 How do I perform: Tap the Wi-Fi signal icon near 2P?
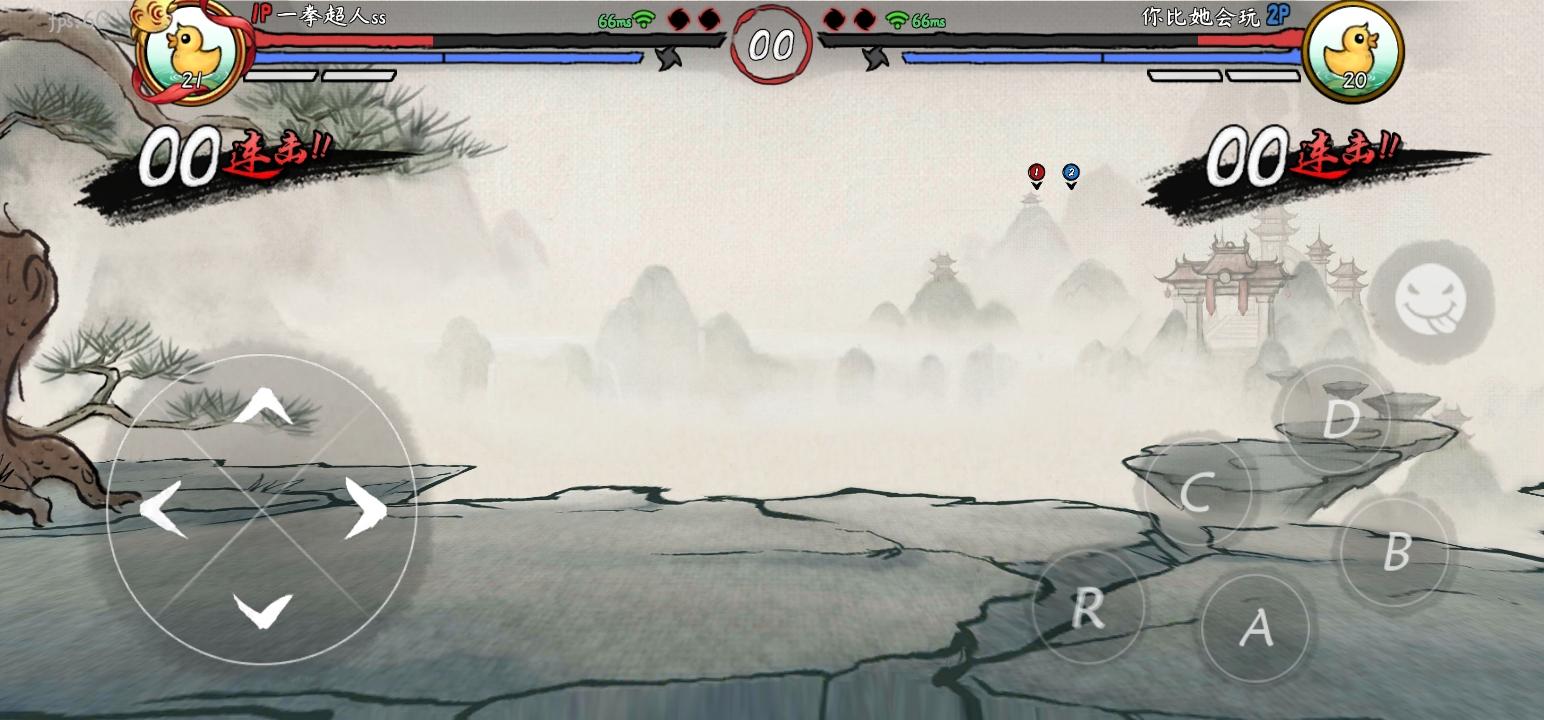(x=898, y=19)
